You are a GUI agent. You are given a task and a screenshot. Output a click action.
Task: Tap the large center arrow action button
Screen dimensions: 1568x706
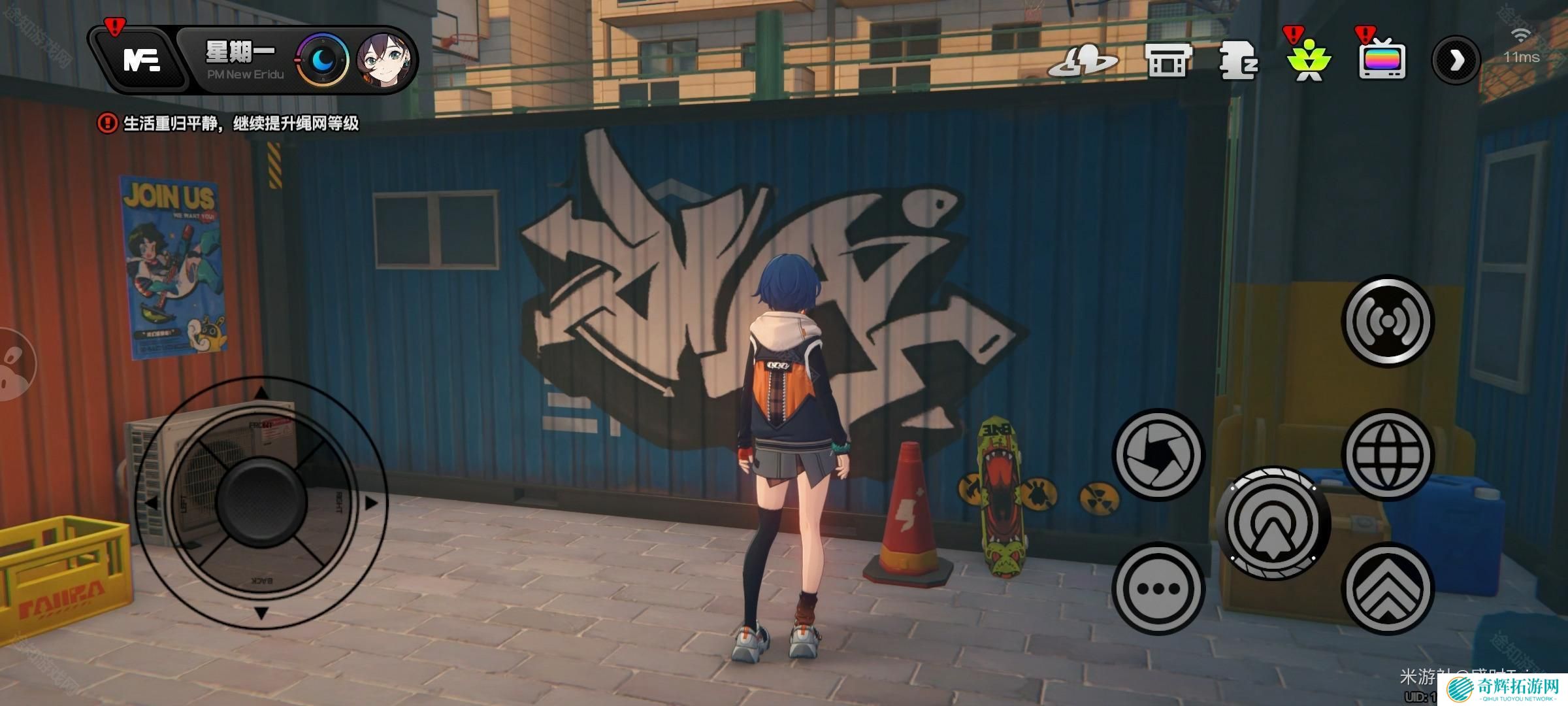coord(1273,523)
